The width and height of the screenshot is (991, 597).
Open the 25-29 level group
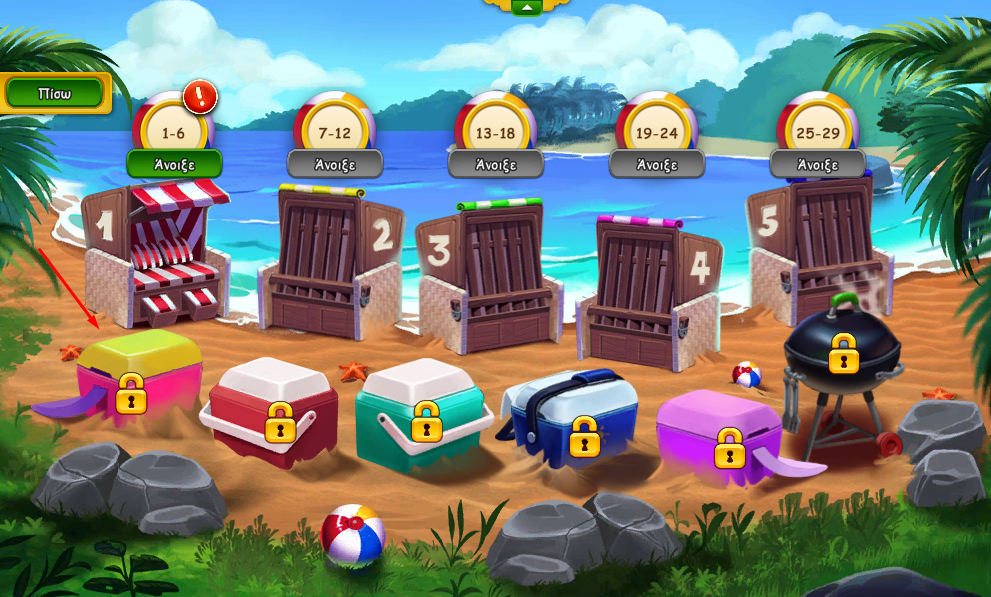click(x=818, y=164)
